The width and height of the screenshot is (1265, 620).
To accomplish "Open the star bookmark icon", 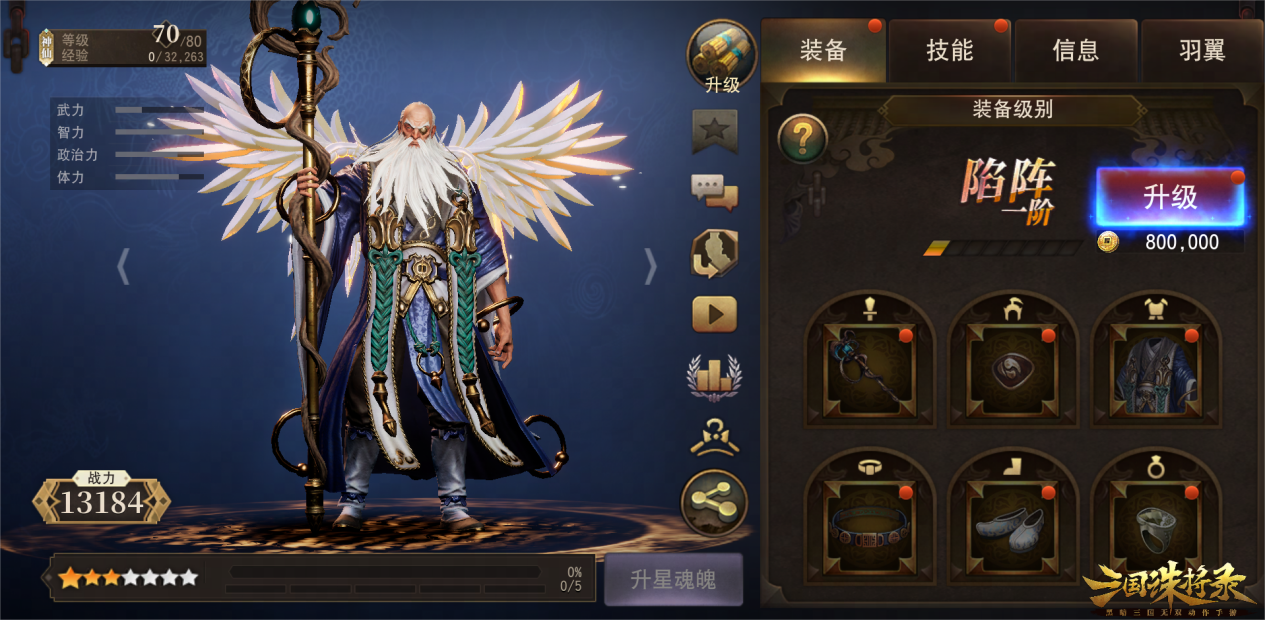I will (x=715, y=132).
